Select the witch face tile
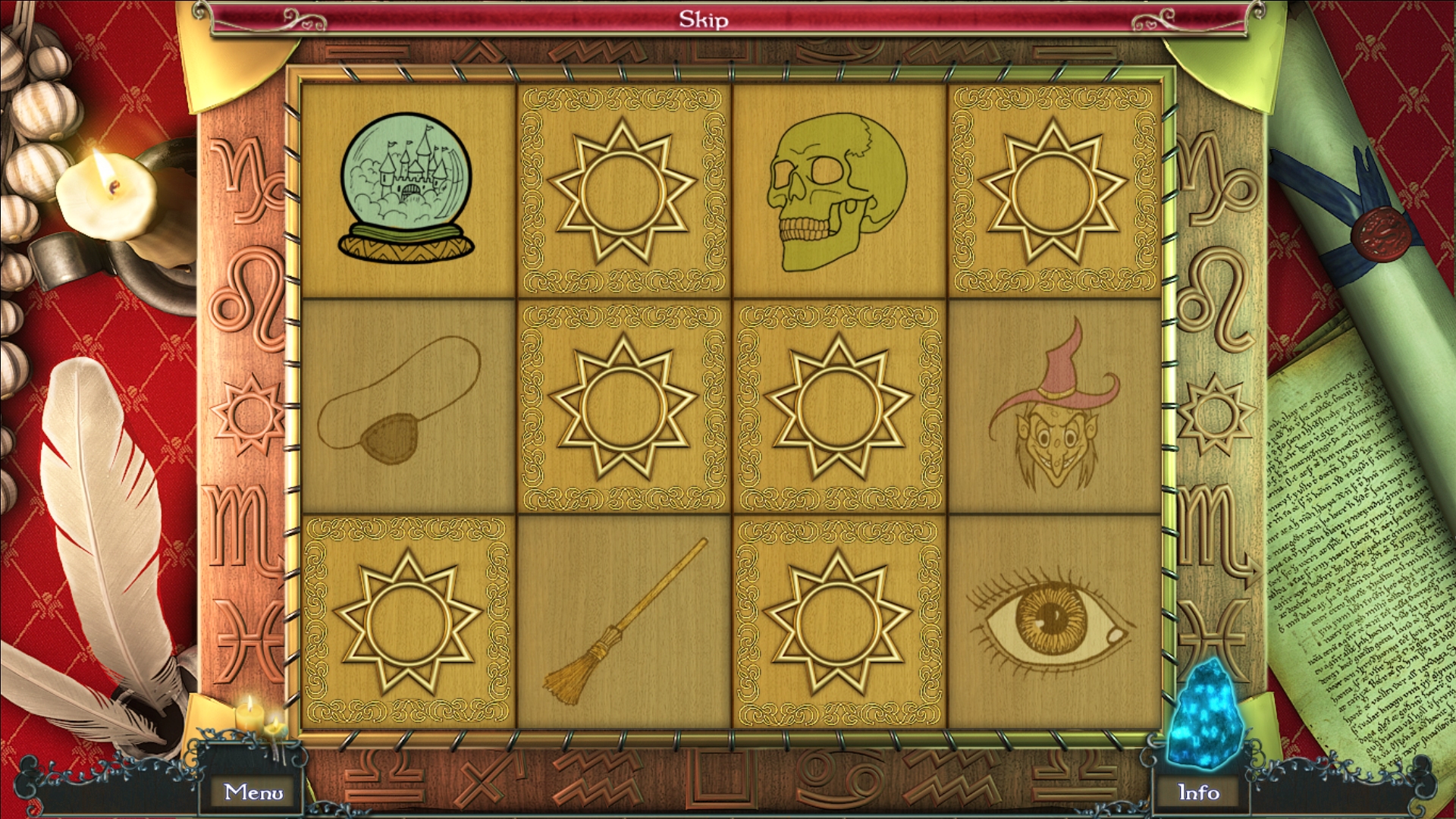 tap(1054, 405)
